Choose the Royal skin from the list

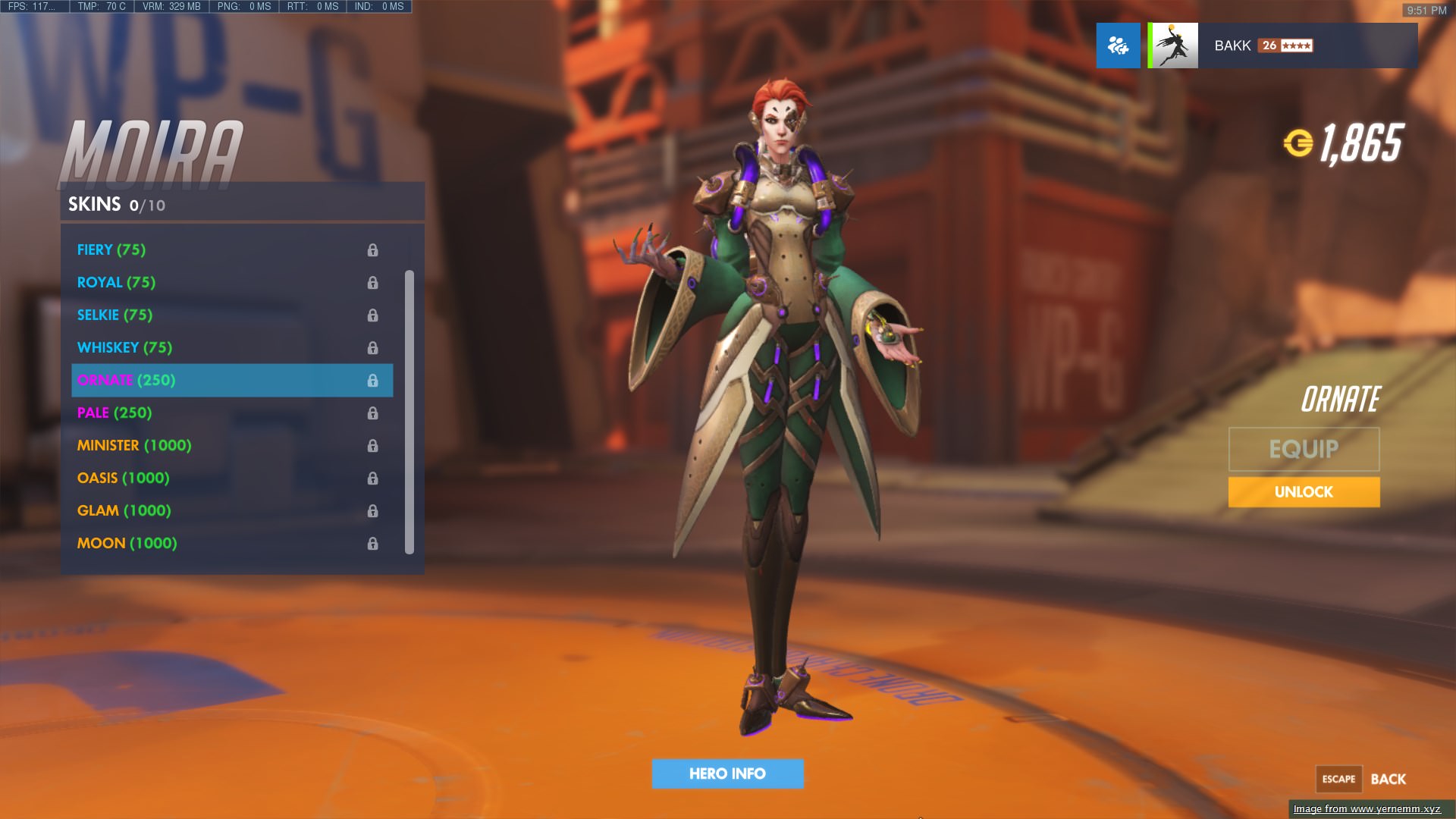click(x=116, y=282)
